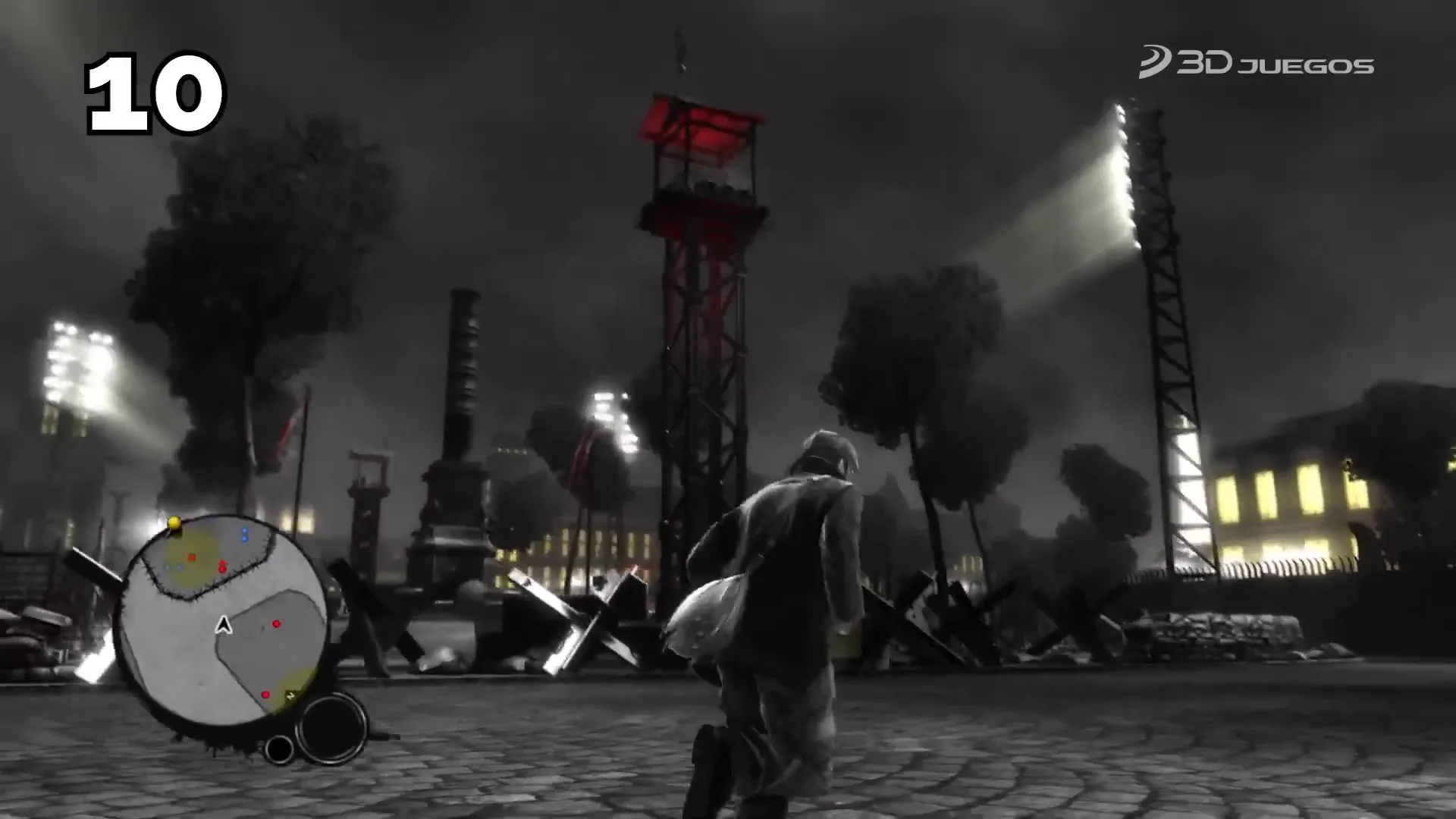Click the red dot near the minimap bottom
Screen dimensions: 1456x819
(265, 695)
